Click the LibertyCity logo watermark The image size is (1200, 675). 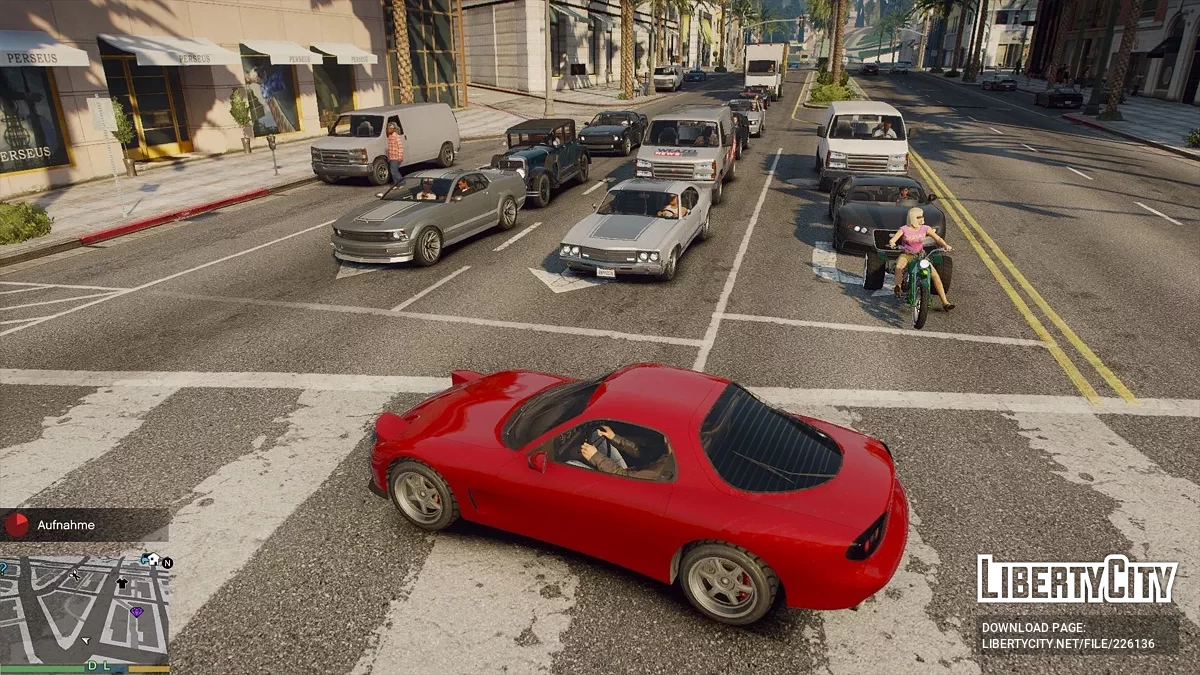tap(1077, 580)
